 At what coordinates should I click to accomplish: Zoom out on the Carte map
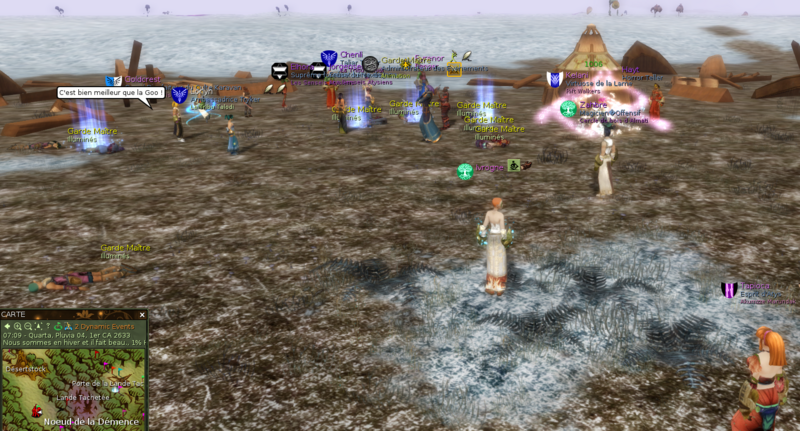pyautogui.click(x=28, y=326)
